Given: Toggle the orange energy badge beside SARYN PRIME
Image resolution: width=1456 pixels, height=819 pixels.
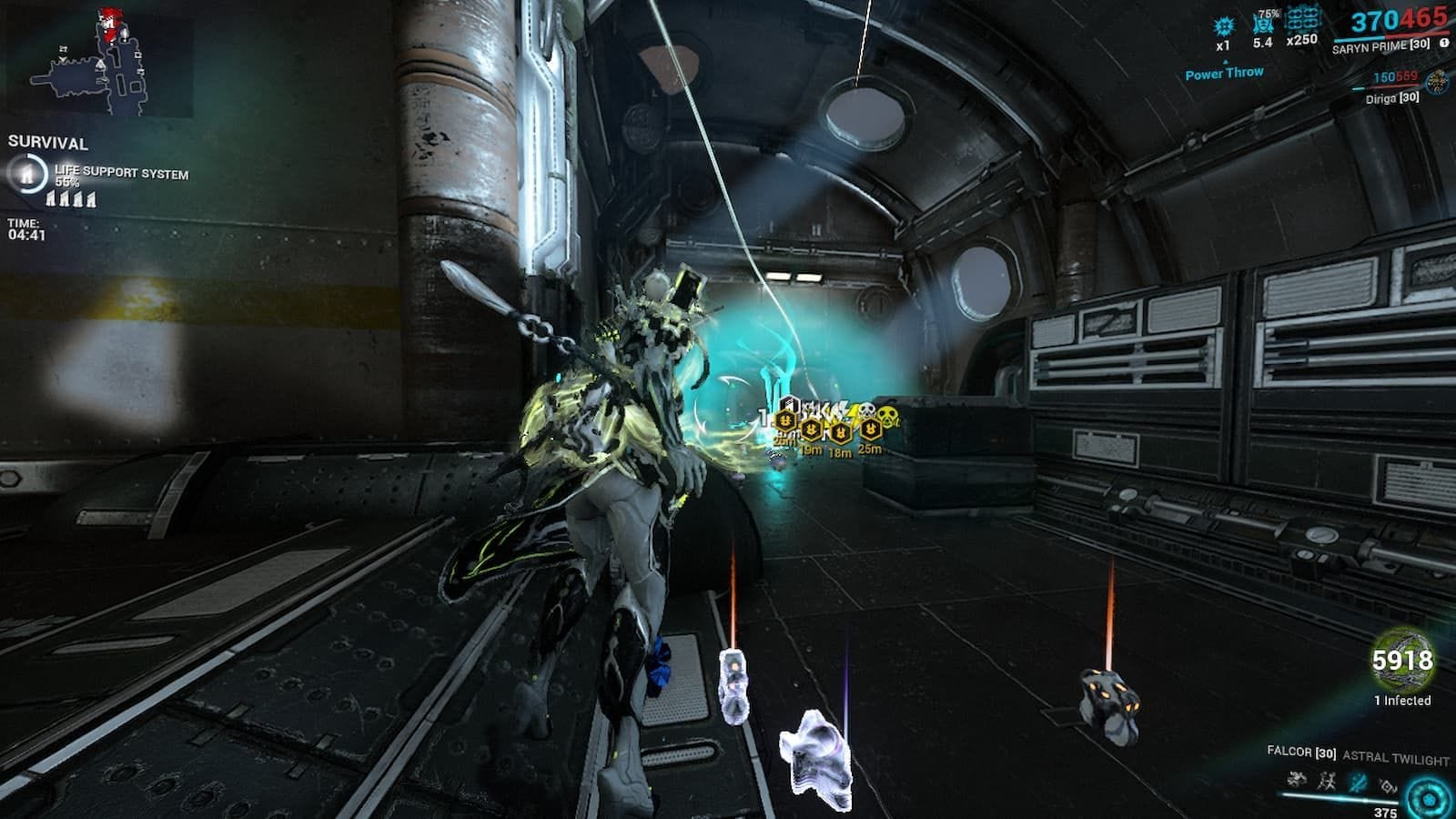Looking at the screenshot, I should click(1443, 42).
